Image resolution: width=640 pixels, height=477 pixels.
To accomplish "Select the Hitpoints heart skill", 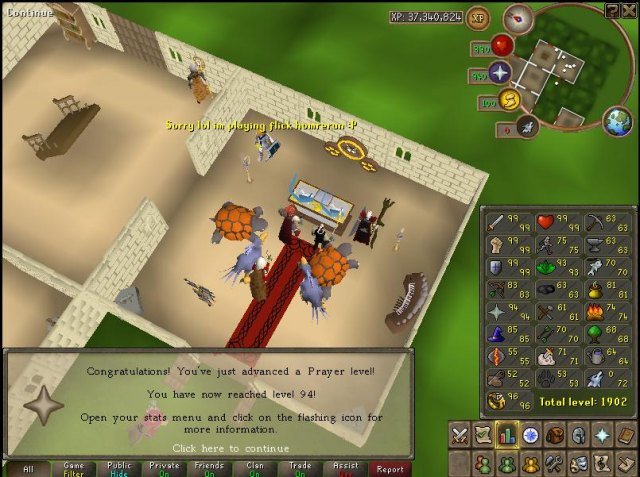I will click(545, 222).
